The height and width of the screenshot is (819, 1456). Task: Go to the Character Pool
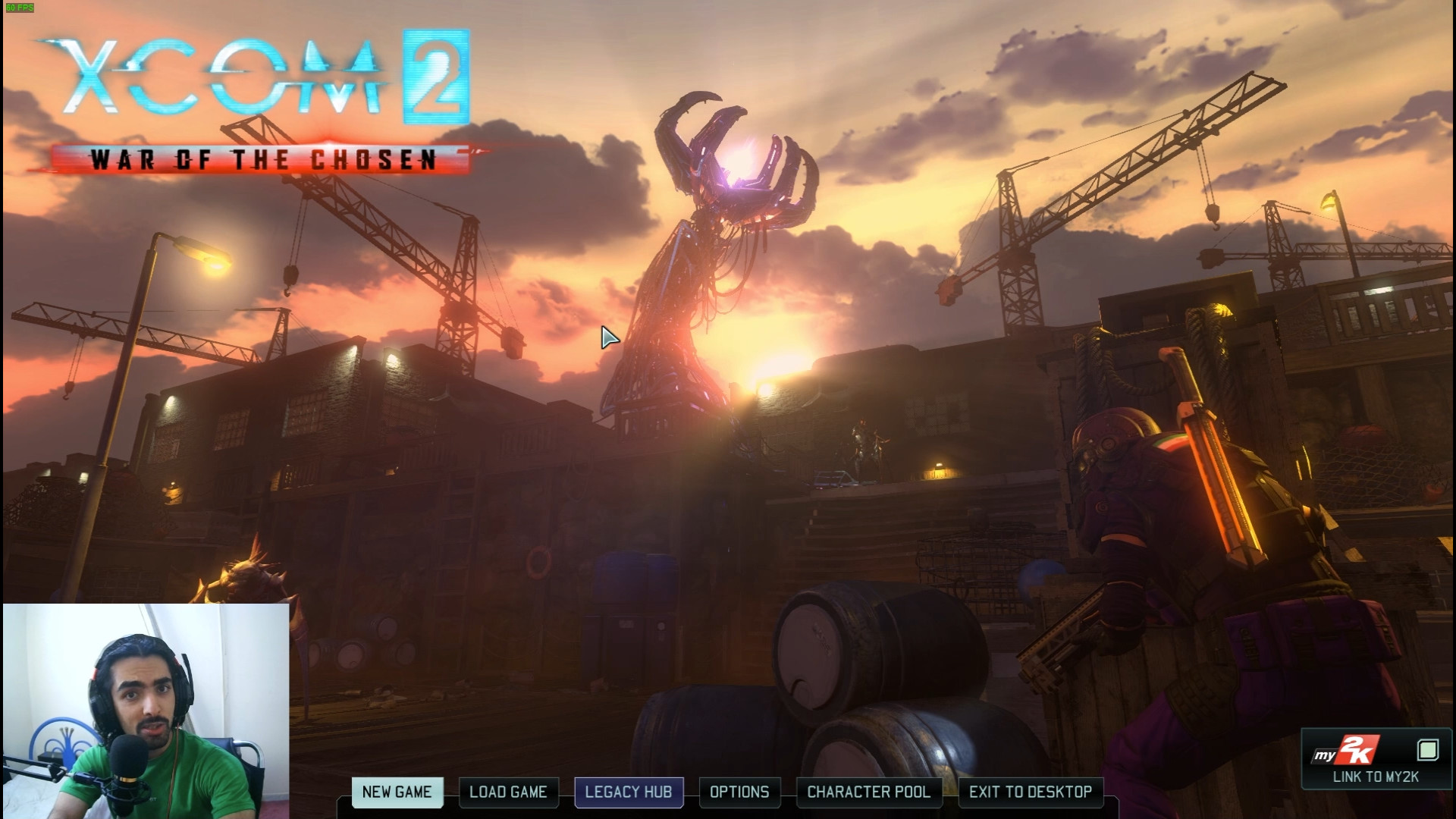[868, 792]
